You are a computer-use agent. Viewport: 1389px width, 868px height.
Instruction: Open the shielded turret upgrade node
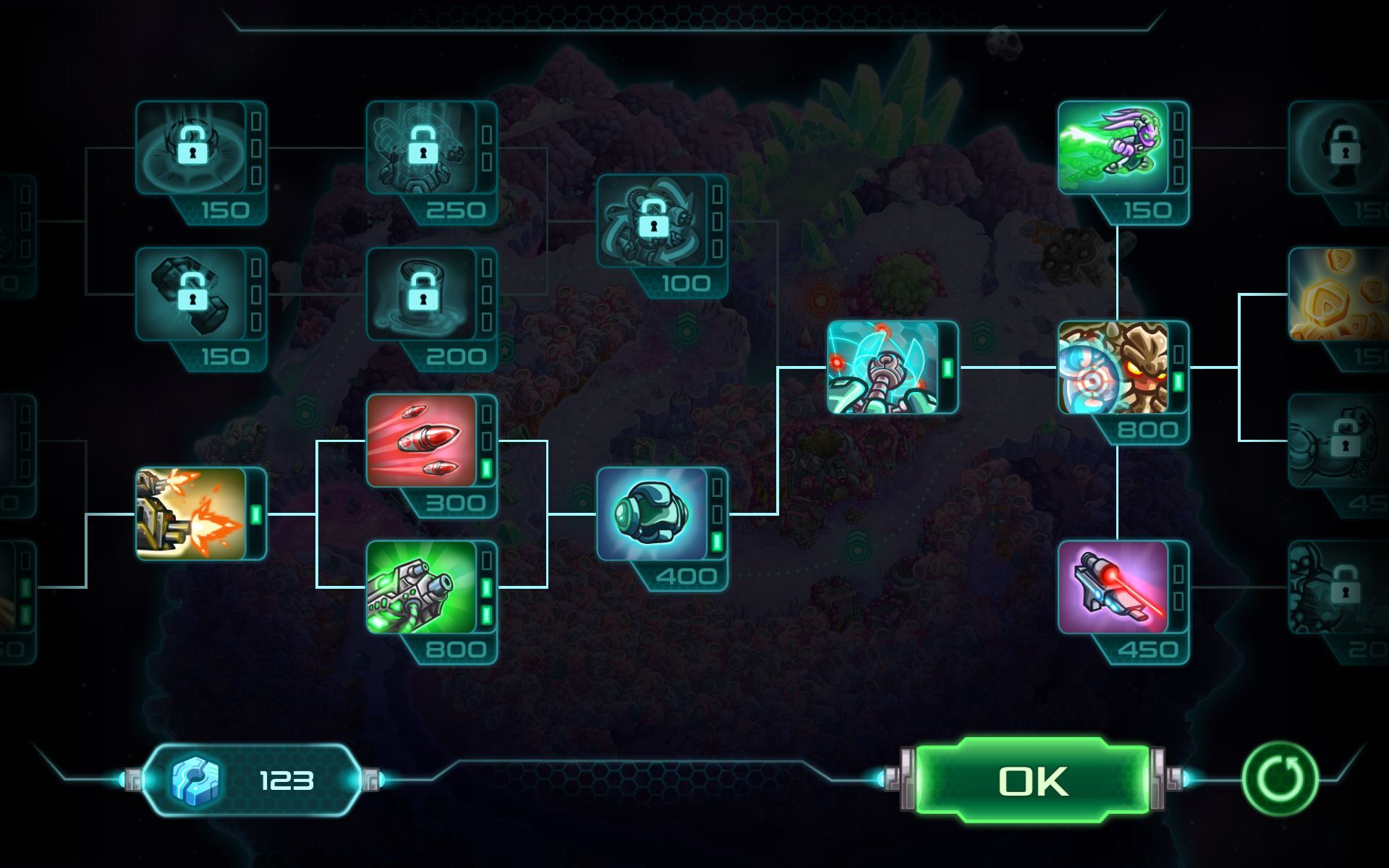[x=883, y=367]
